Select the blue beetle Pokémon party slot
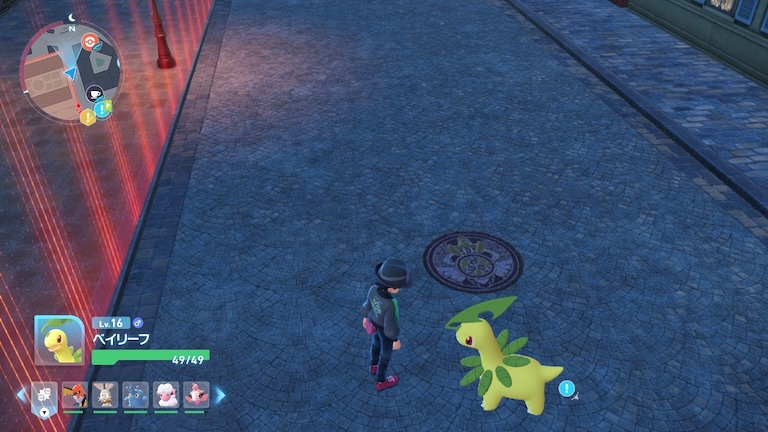The image size is (768, 432). click(x=135, y=395)
